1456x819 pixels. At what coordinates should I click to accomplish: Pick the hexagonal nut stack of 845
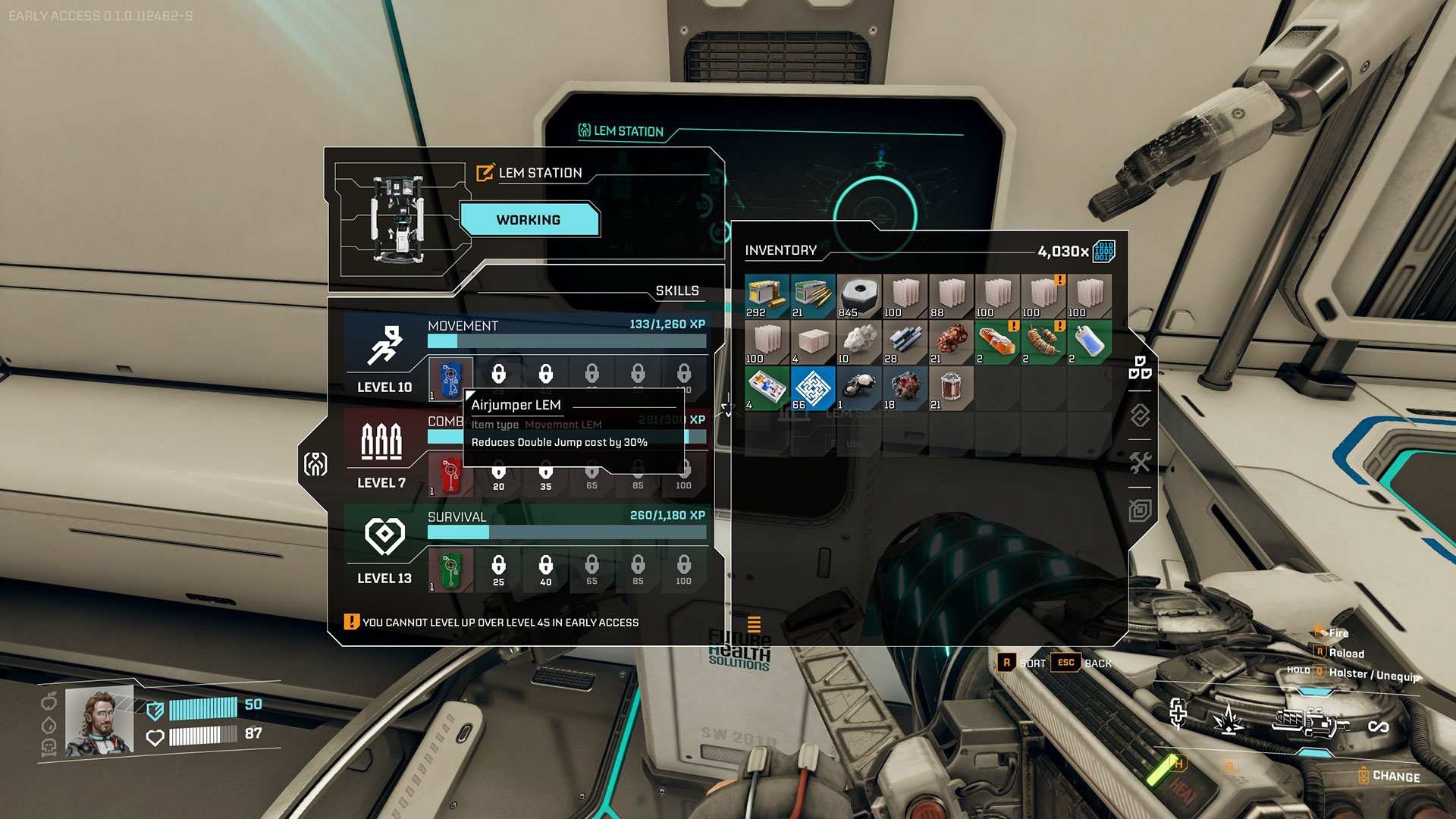click(859, 296)
